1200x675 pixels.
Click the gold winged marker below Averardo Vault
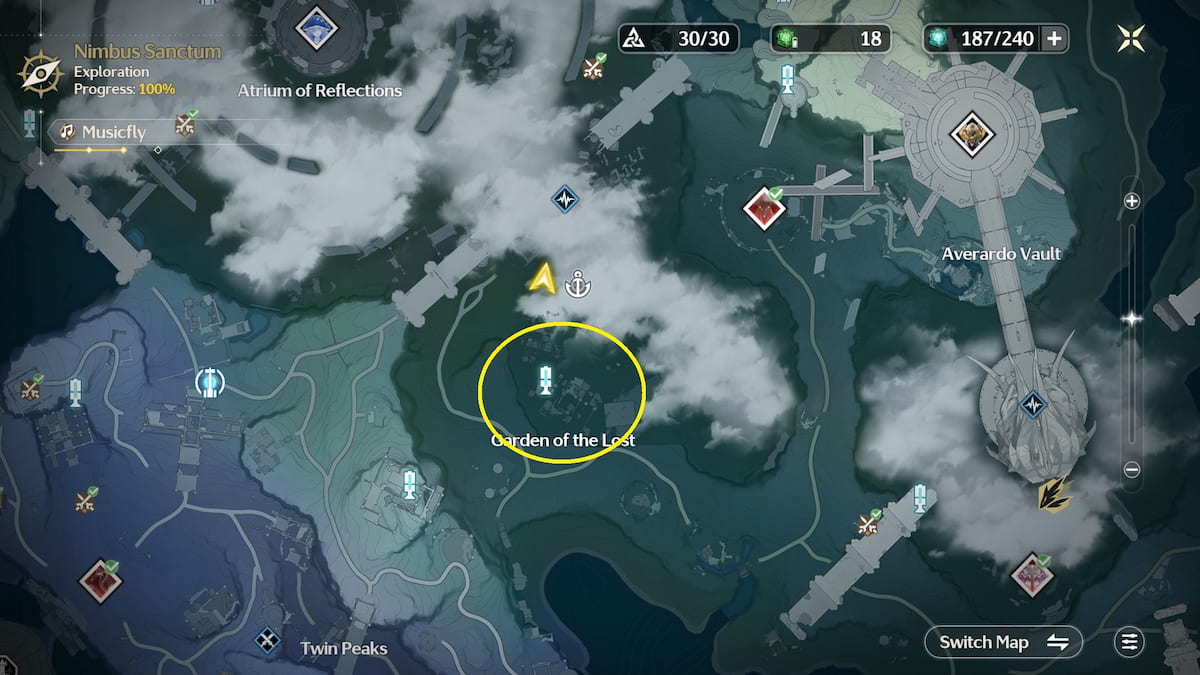pos(1053,493)
